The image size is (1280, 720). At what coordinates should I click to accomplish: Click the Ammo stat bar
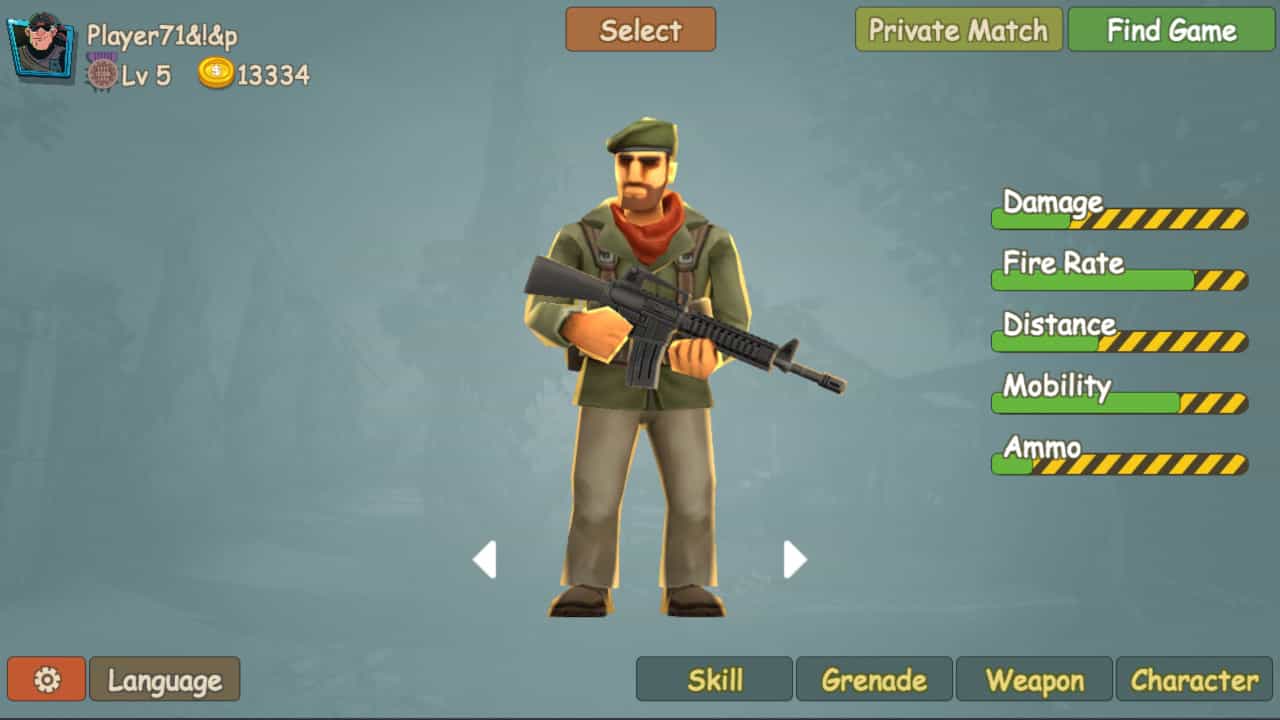click(1118, 463)
